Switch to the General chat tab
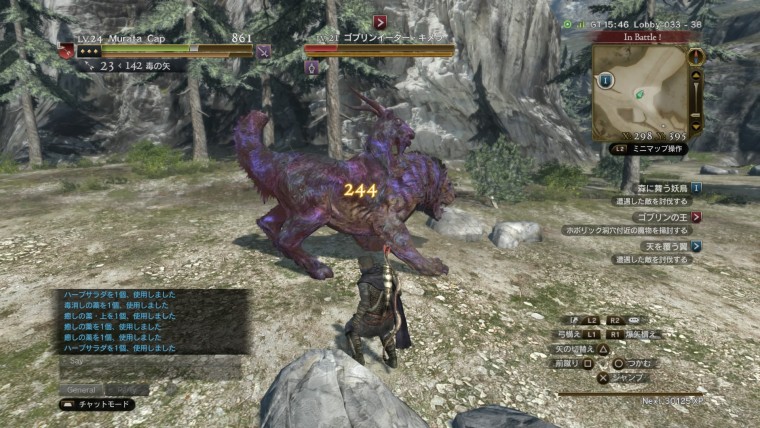Image resolution: width=760 pixels, height=428 pixels. coord(83,389)
